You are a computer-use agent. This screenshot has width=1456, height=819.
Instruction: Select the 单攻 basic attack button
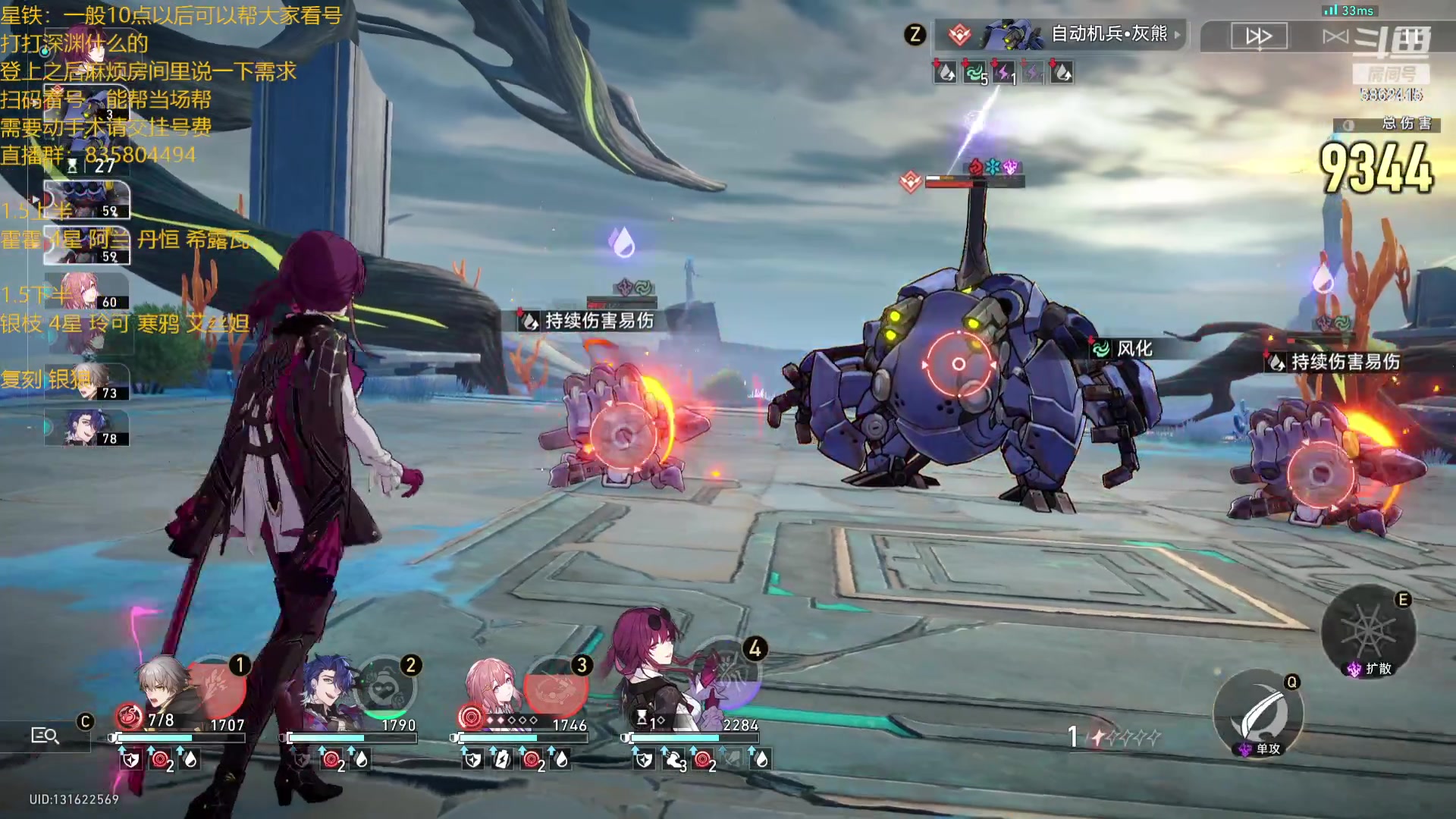(x=1259, y=714)
